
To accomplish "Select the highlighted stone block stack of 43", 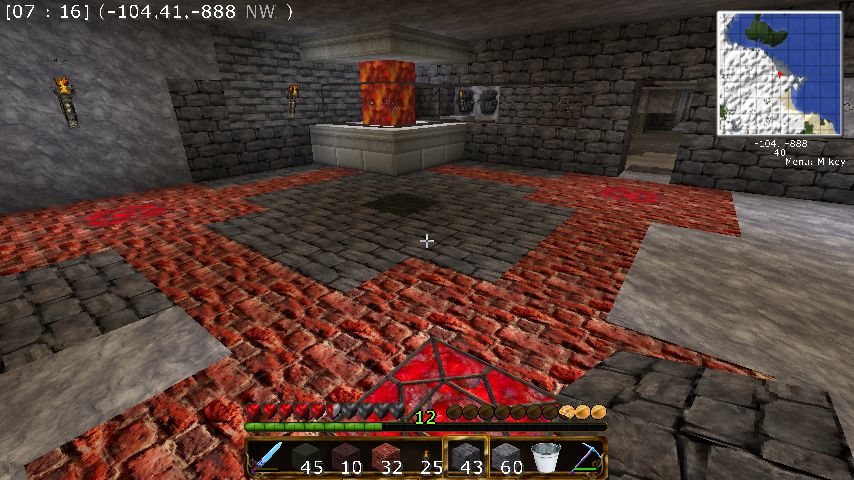I will pyautogui.click(x=465, y=457).
